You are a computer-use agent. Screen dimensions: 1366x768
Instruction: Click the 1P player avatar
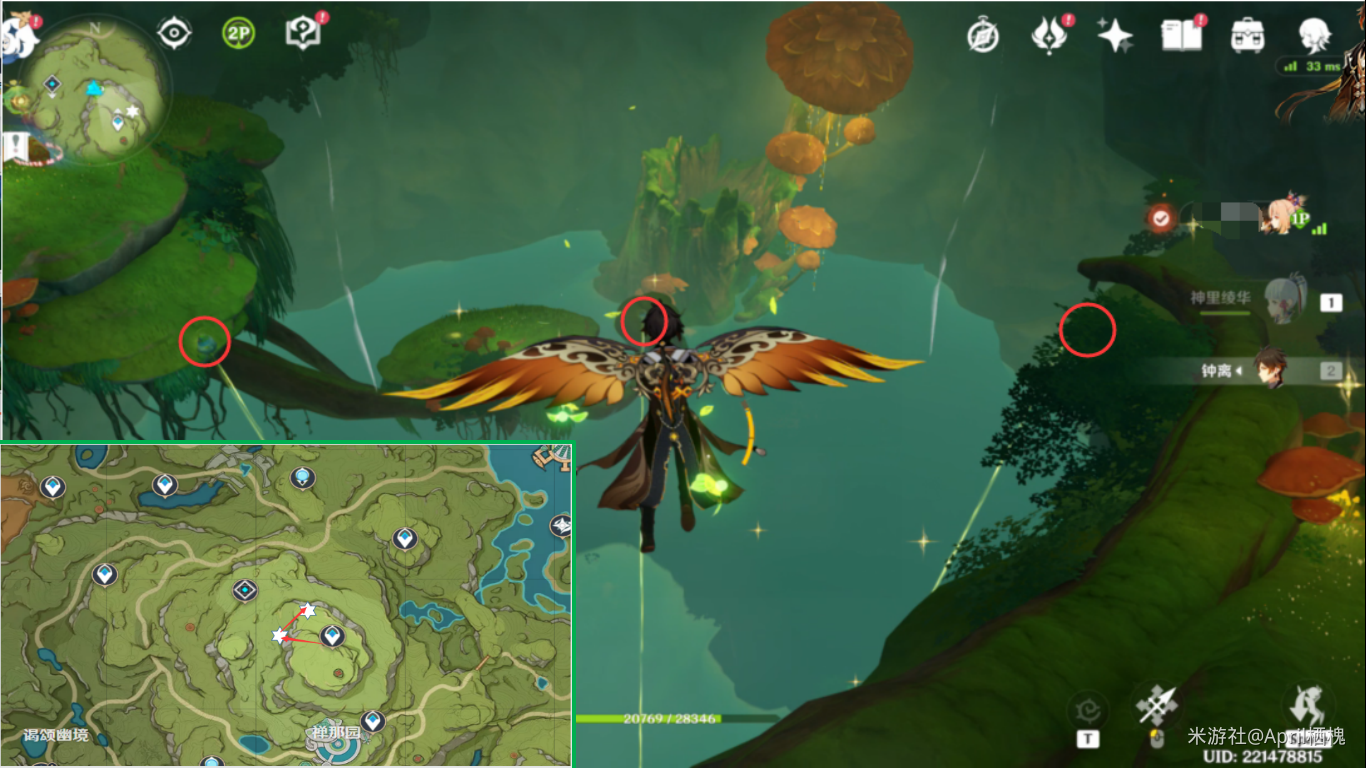click(1282, 215)
